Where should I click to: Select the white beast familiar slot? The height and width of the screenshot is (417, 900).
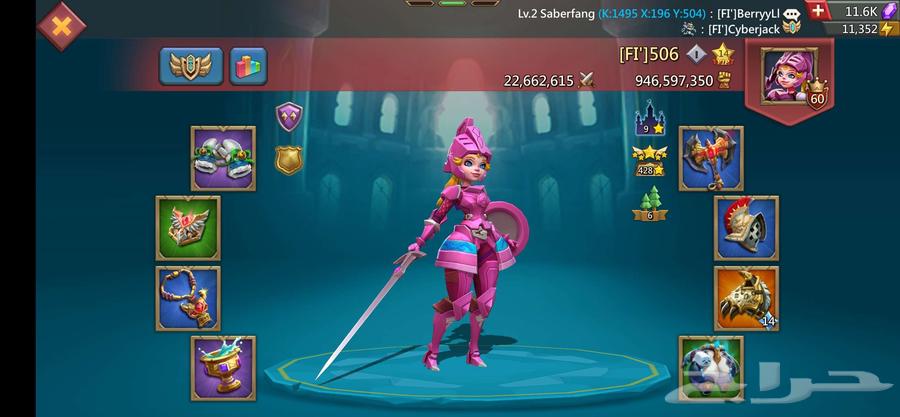tap(711, 367)
